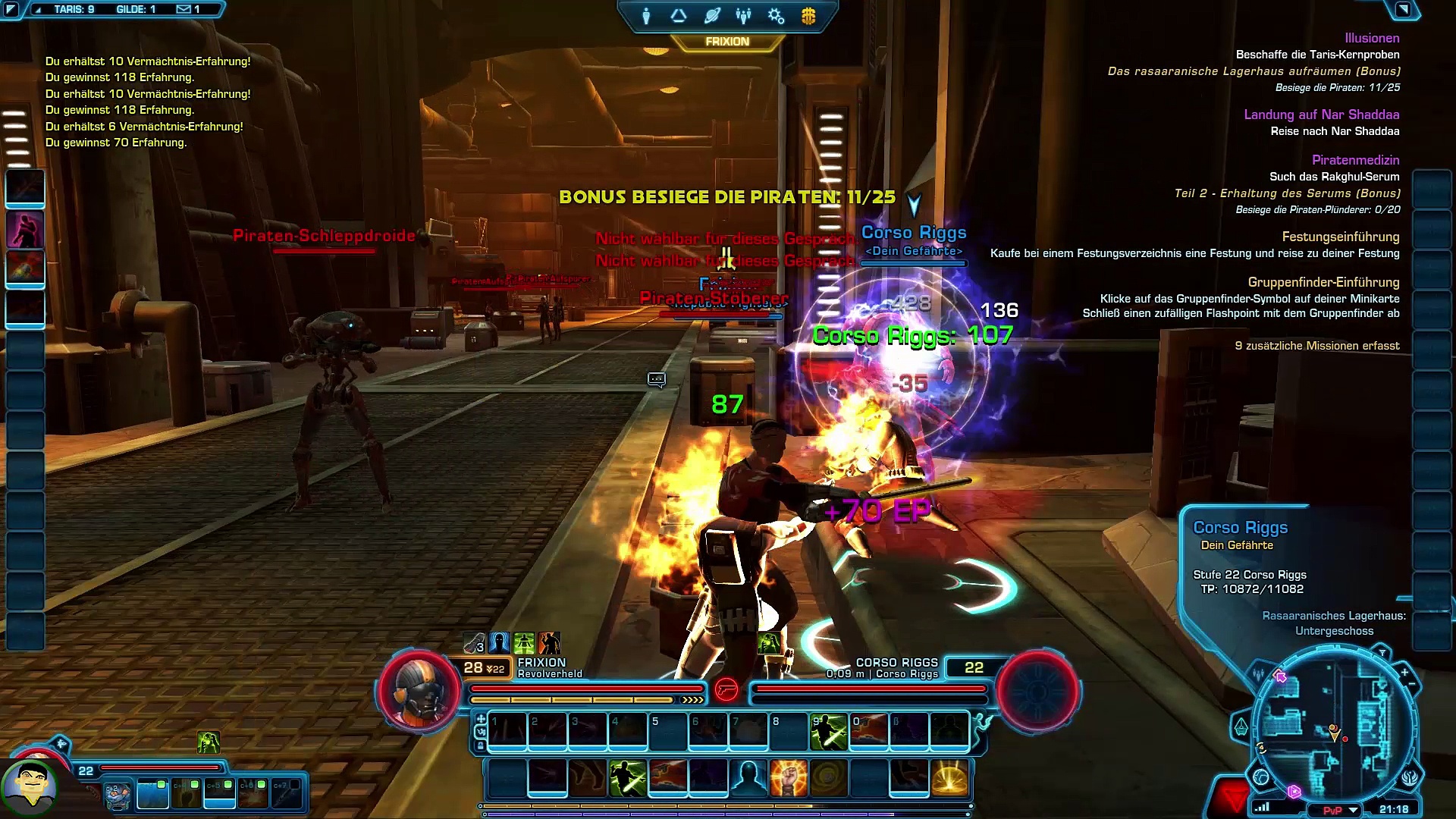1456x819 pixels.
Task: Toggle the quickbar lock icon
Action: tap(481, 745)
